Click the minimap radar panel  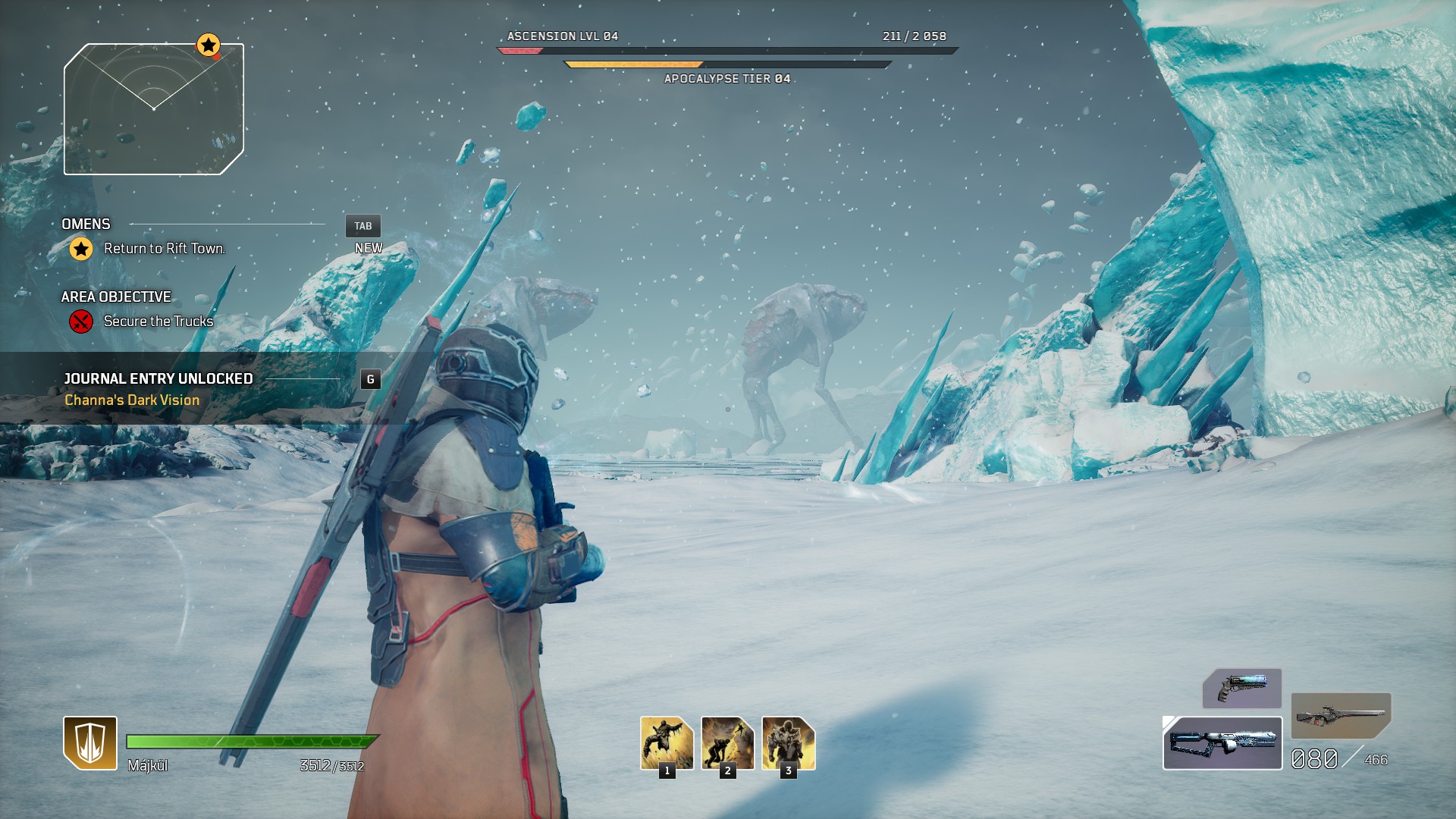(x=154, y=110)
